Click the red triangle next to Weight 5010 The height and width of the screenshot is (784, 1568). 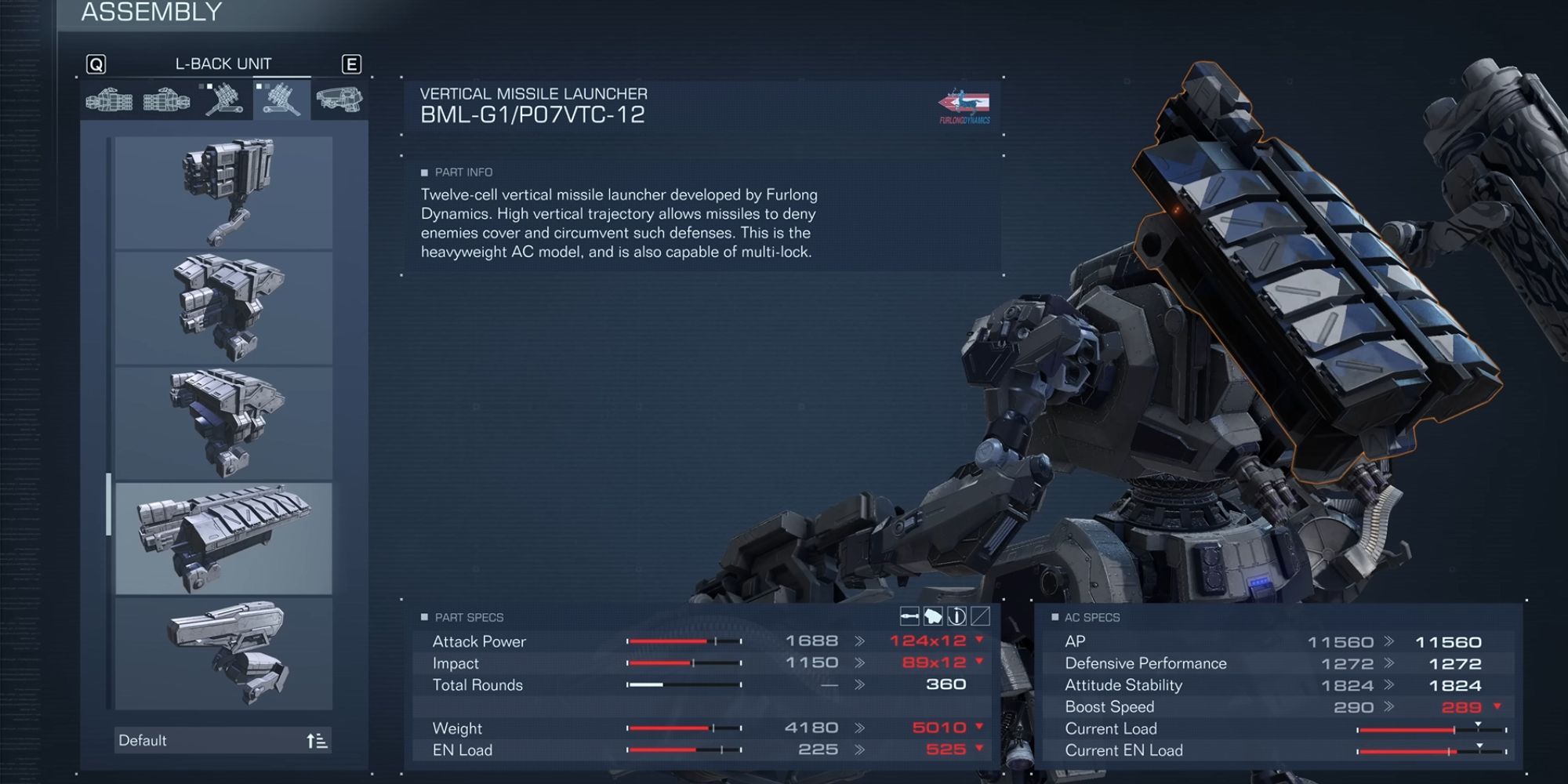(978, 727)
